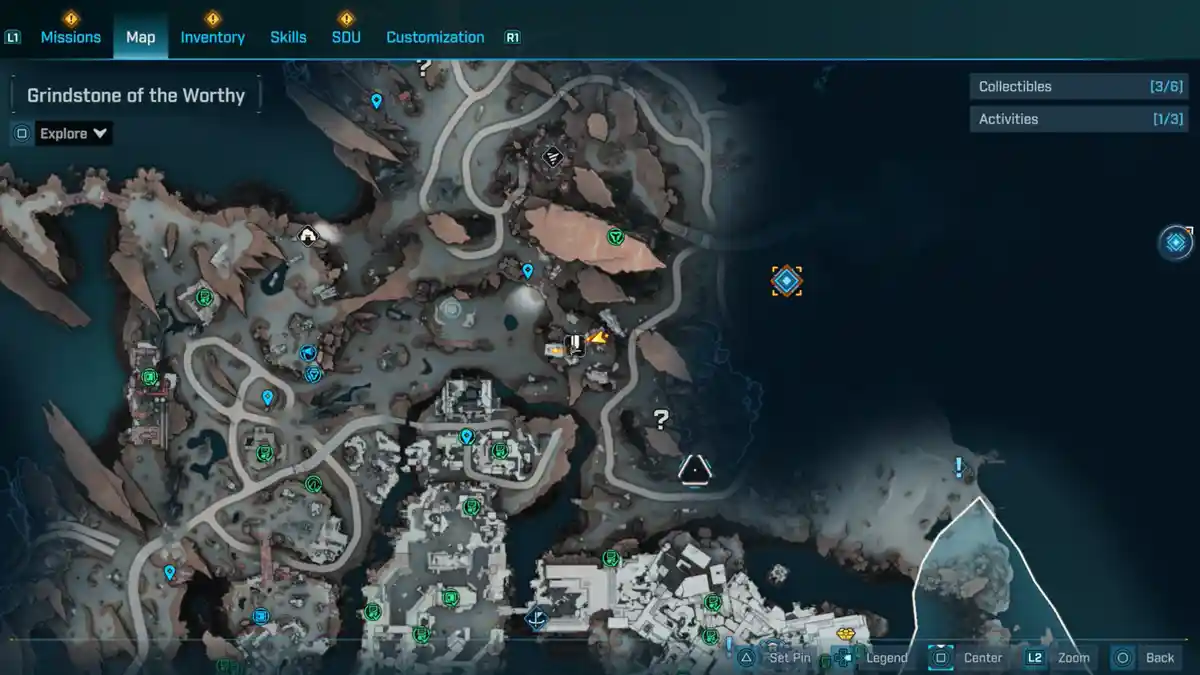The image size is (1200, 675).
Task: Open the Customization tab
Action: [x=435, y=37]
